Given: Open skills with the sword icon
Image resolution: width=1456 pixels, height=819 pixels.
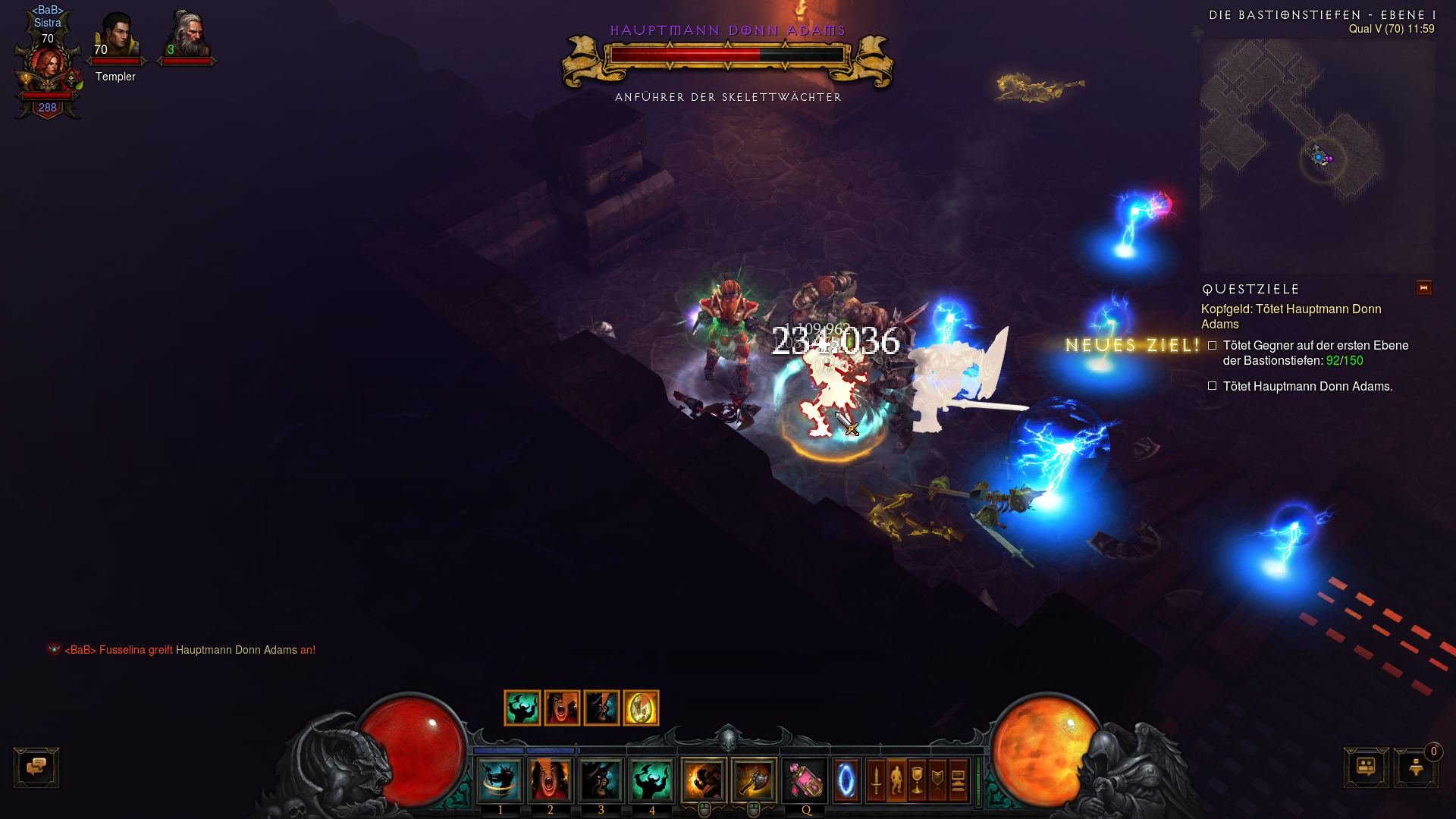Looking at the screenshot, I should [876, 780].
